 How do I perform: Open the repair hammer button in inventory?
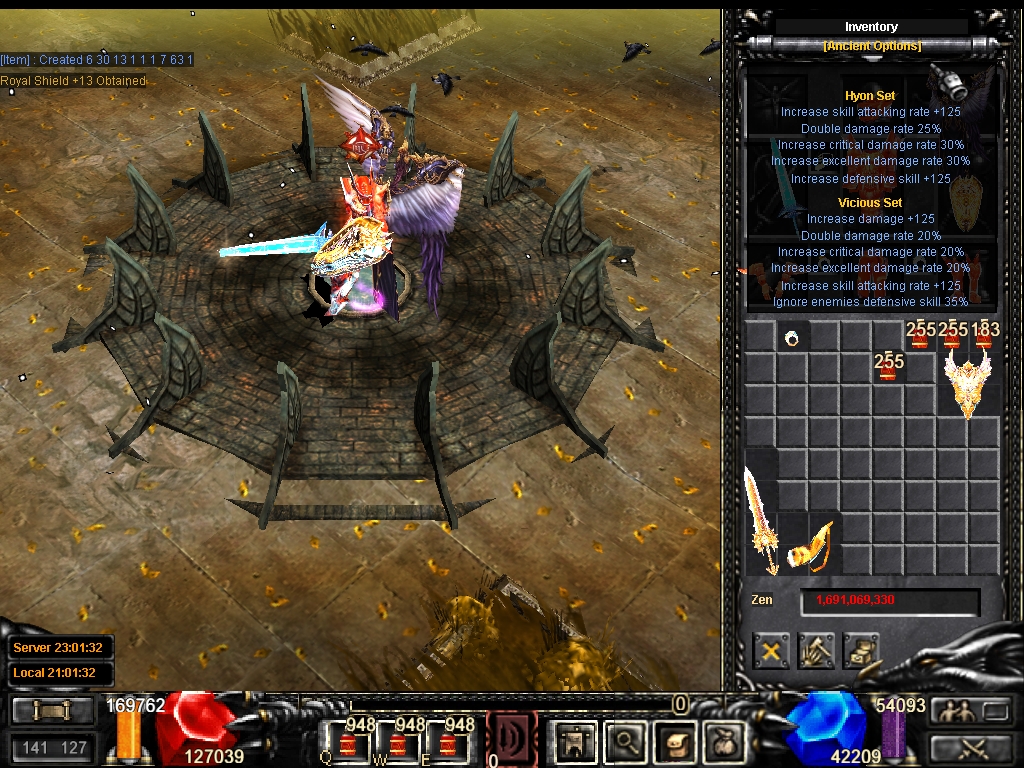tap(816, 651)
